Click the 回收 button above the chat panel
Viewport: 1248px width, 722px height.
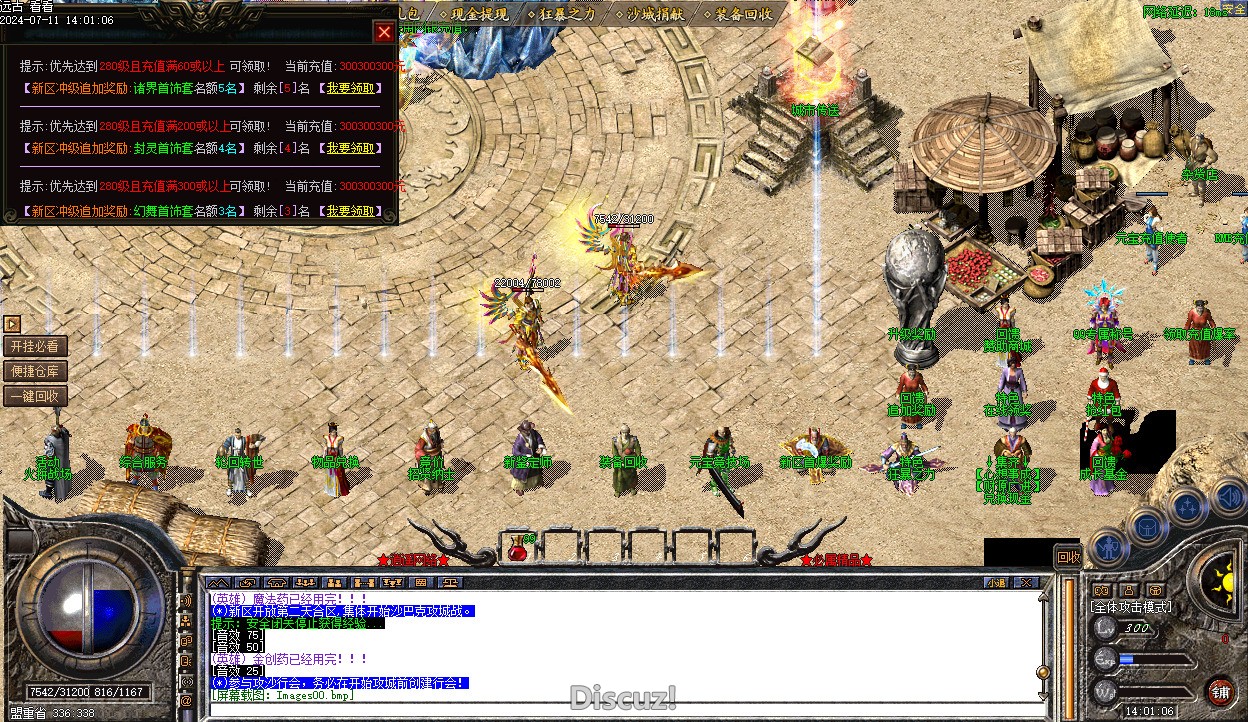pyautogui.click(x=1068, y=556)
